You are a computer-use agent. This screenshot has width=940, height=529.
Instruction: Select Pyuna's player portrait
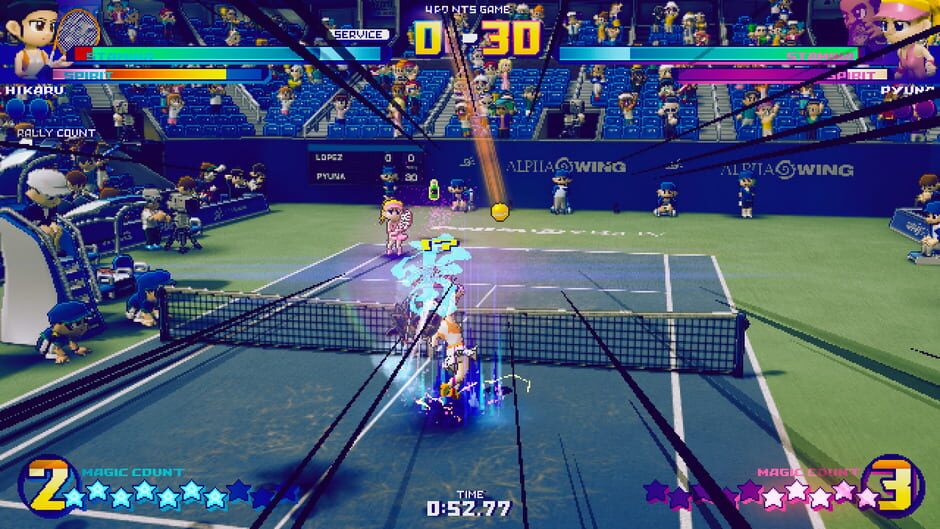[905, 40]
